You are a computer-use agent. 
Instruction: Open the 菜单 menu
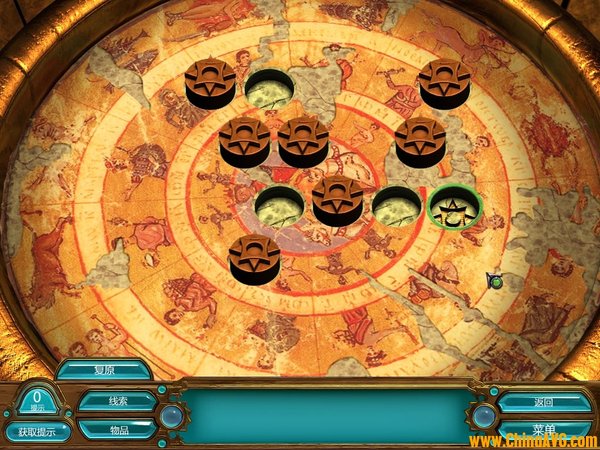543,429
